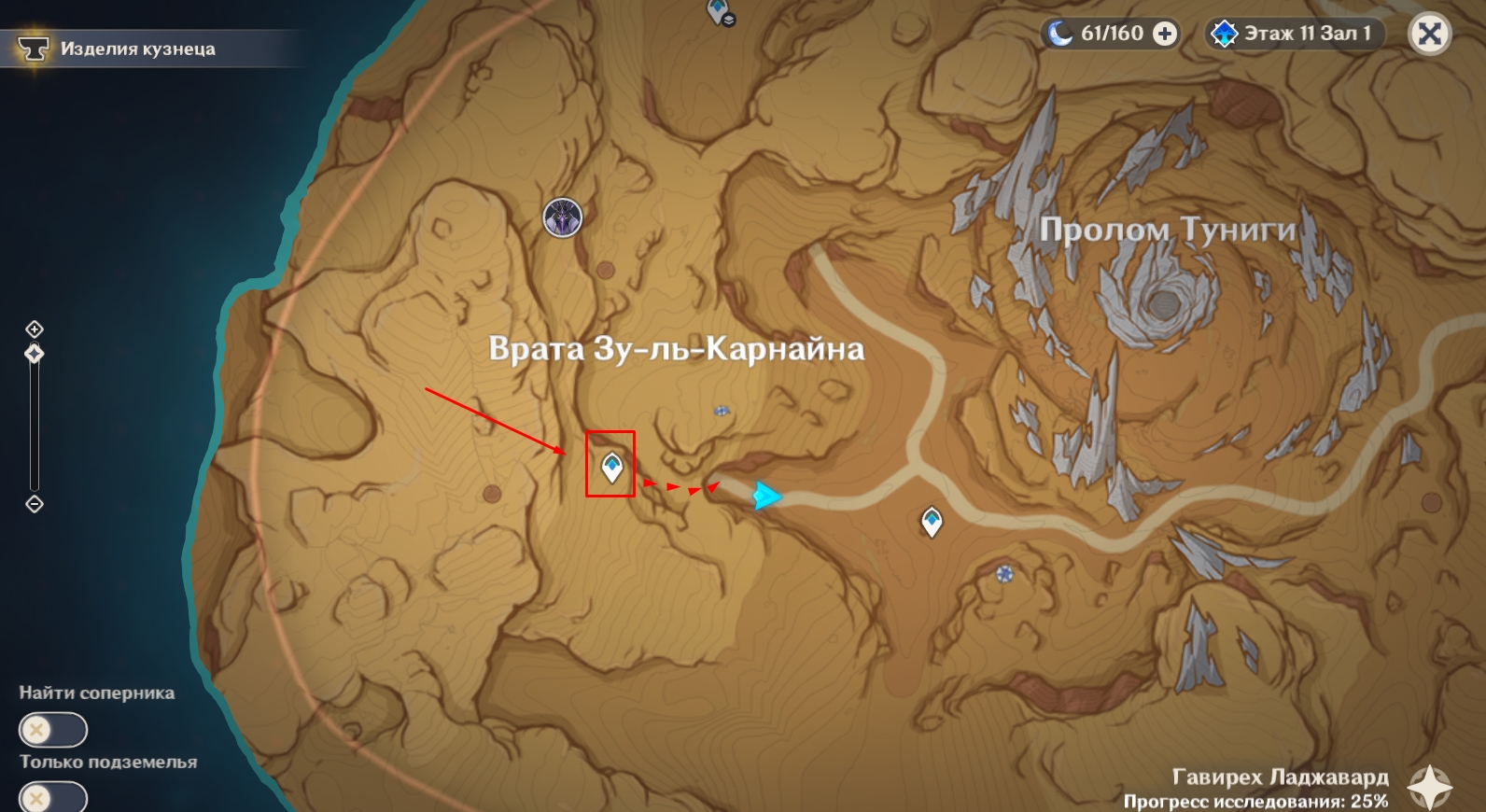Click the map zoom slider handle
The image size is (1486, 812).
tap(35, 354)
